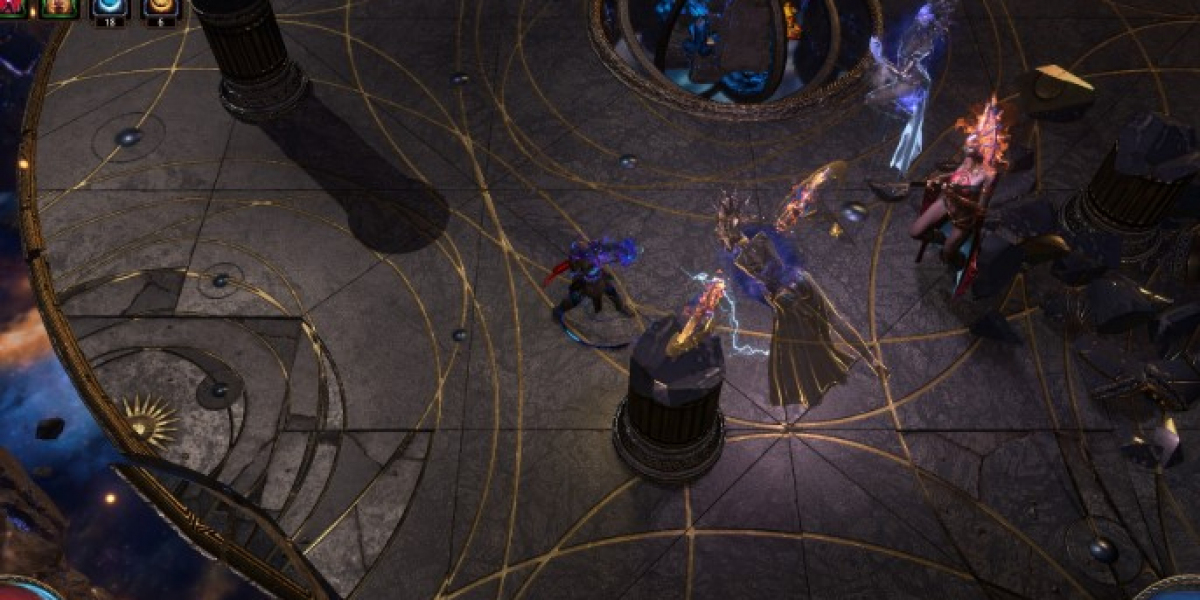Viewport: 1200px width, 600px height.
Task: Select the orange buff icon with green border
Action: pyautogui.click(x=60, y=8)
